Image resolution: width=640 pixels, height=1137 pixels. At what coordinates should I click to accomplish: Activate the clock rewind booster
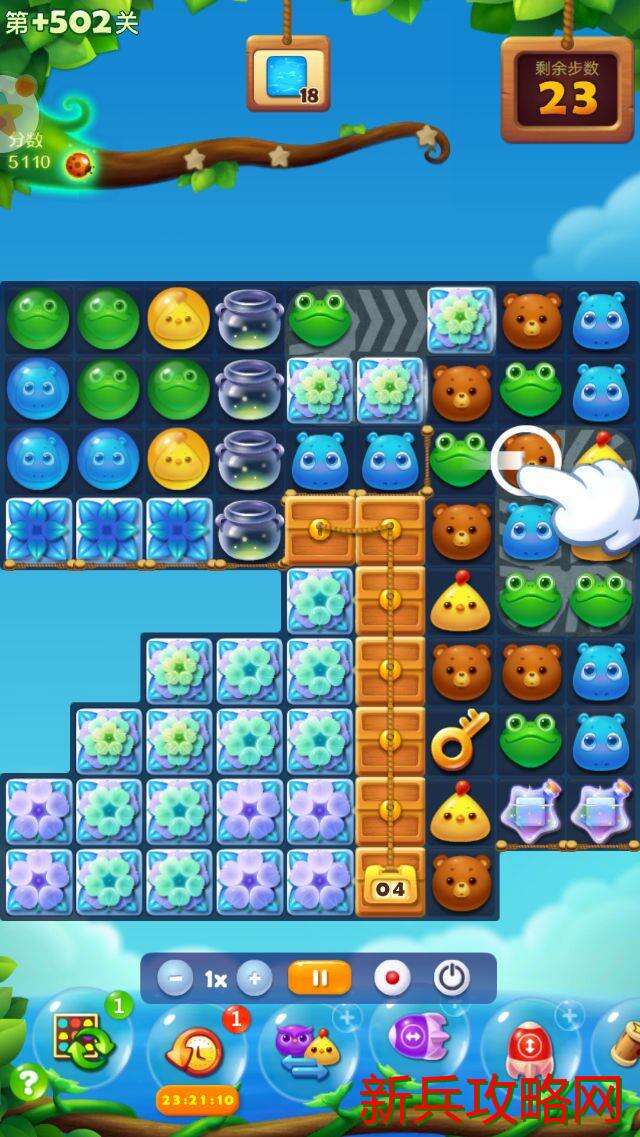[197, 1053]
